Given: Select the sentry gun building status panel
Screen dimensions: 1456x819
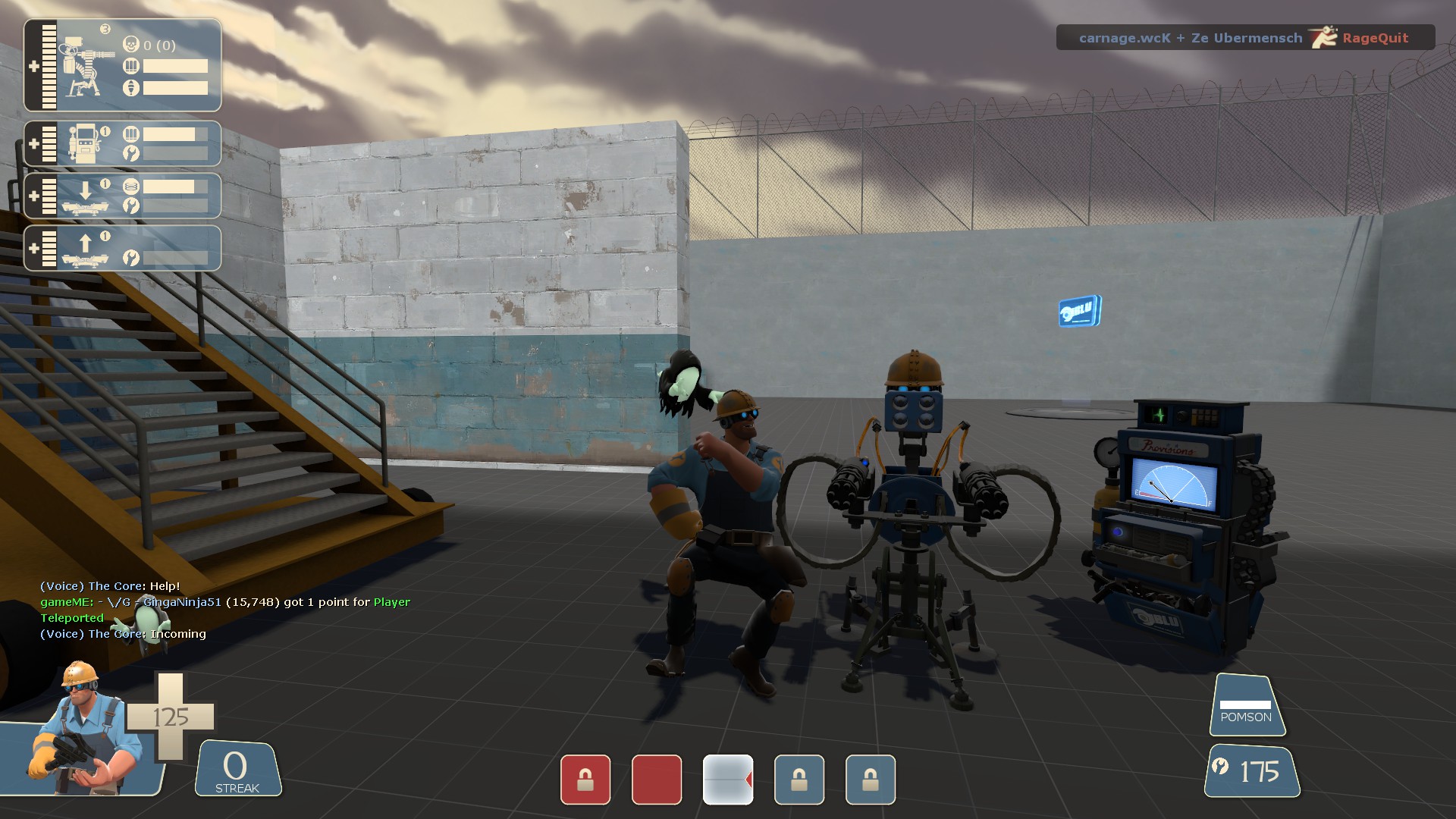Looking at the screenshot, I should coord(122,66).
